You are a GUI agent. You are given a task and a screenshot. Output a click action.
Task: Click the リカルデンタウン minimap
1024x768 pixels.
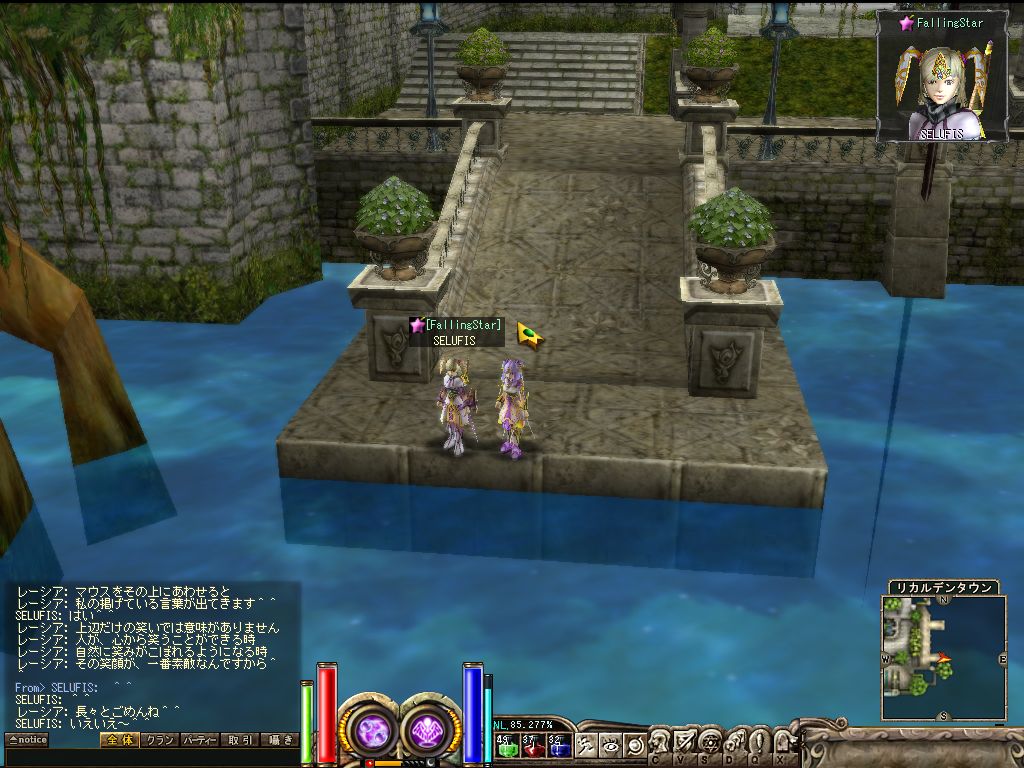[x=943, y=657]
